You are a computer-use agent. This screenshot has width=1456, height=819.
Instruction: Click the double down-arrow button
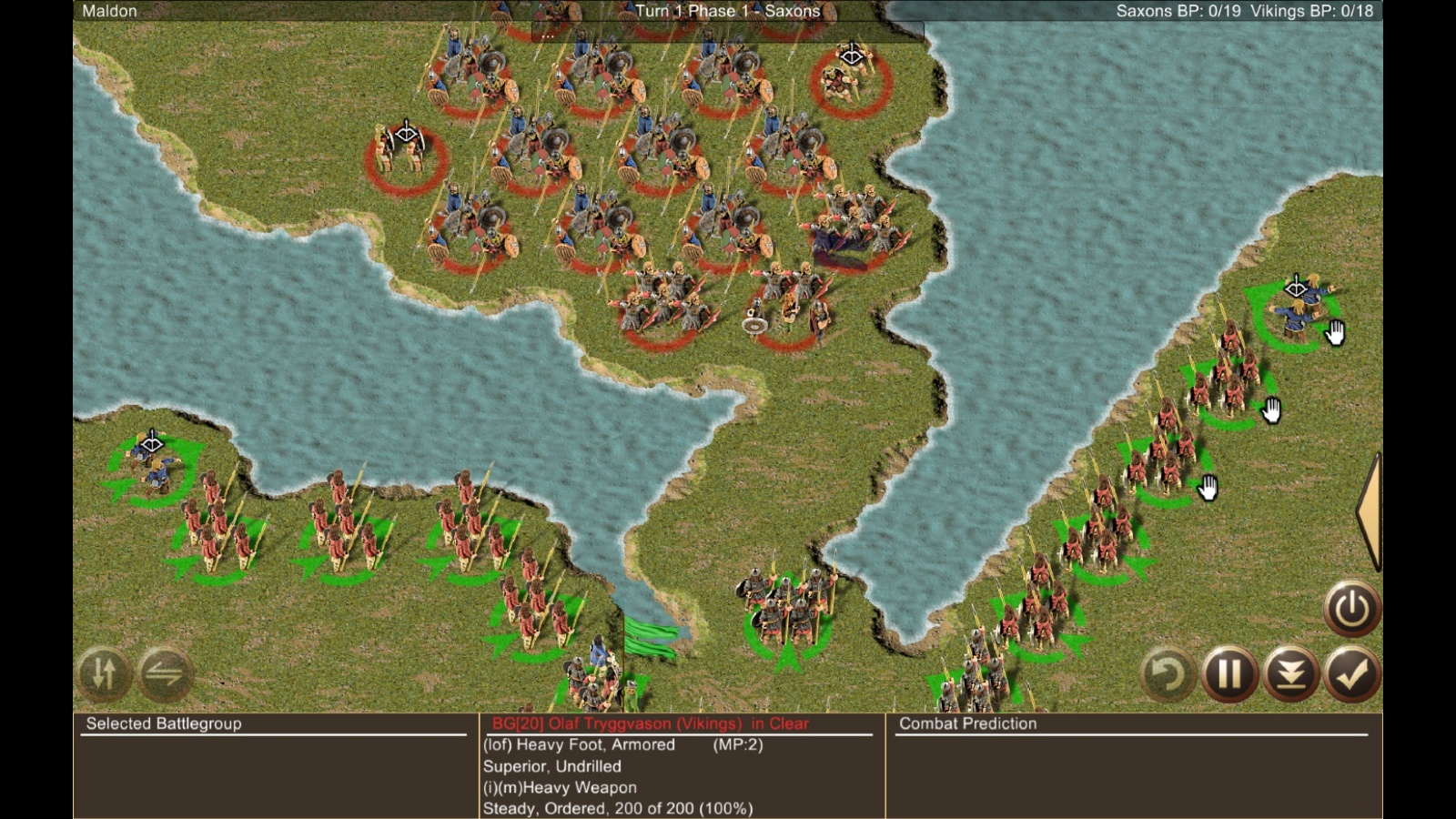[x=1291, y=674]
